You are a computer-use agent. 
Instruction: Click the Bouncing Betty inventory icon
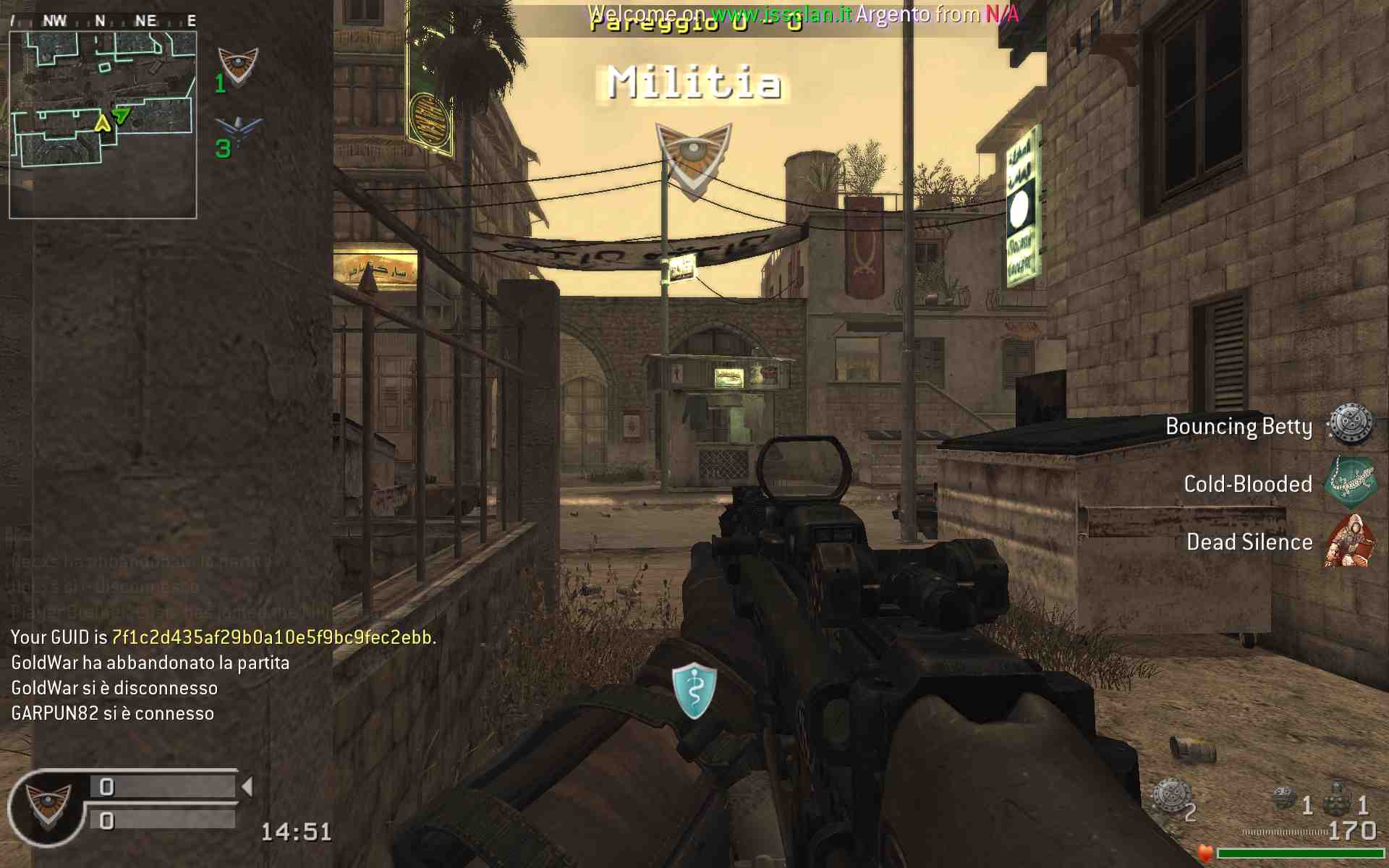coord(1170,797)
